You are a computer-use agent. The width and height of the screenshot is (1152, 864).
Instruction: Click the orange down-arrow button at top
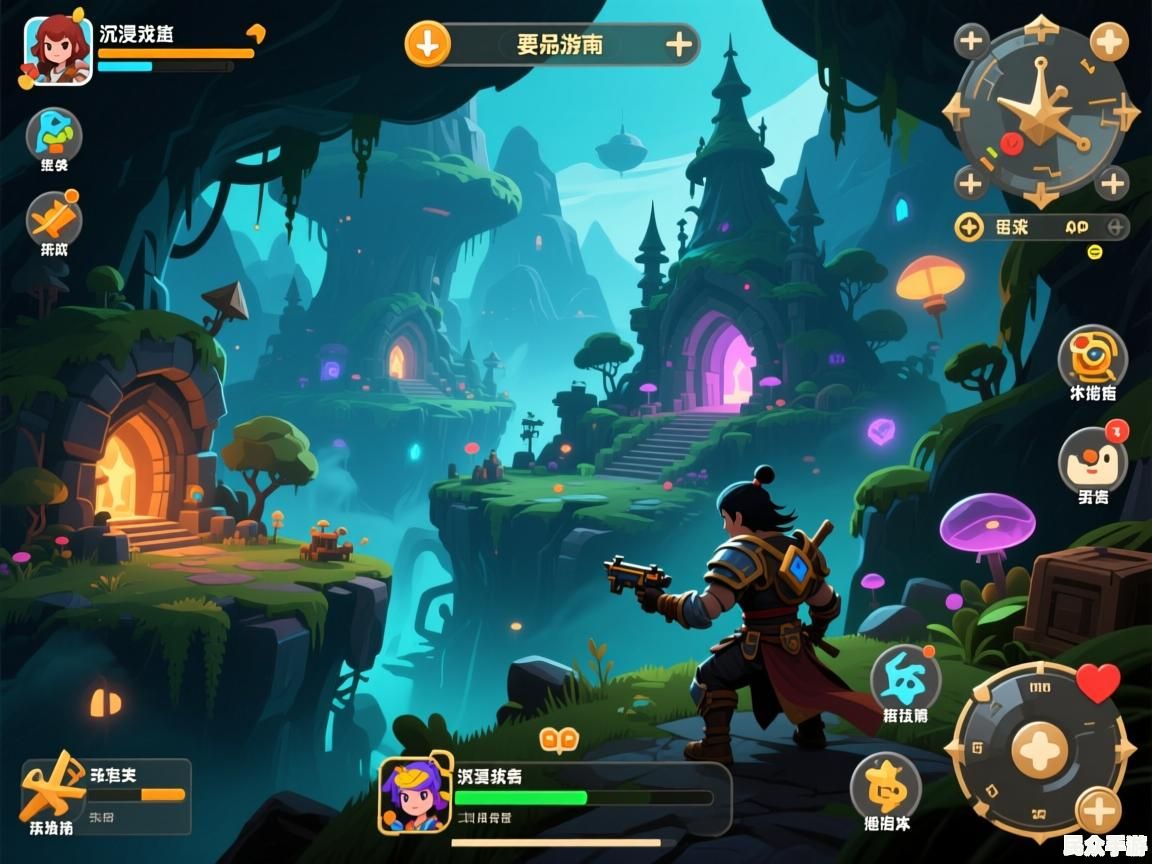[428, 44]
